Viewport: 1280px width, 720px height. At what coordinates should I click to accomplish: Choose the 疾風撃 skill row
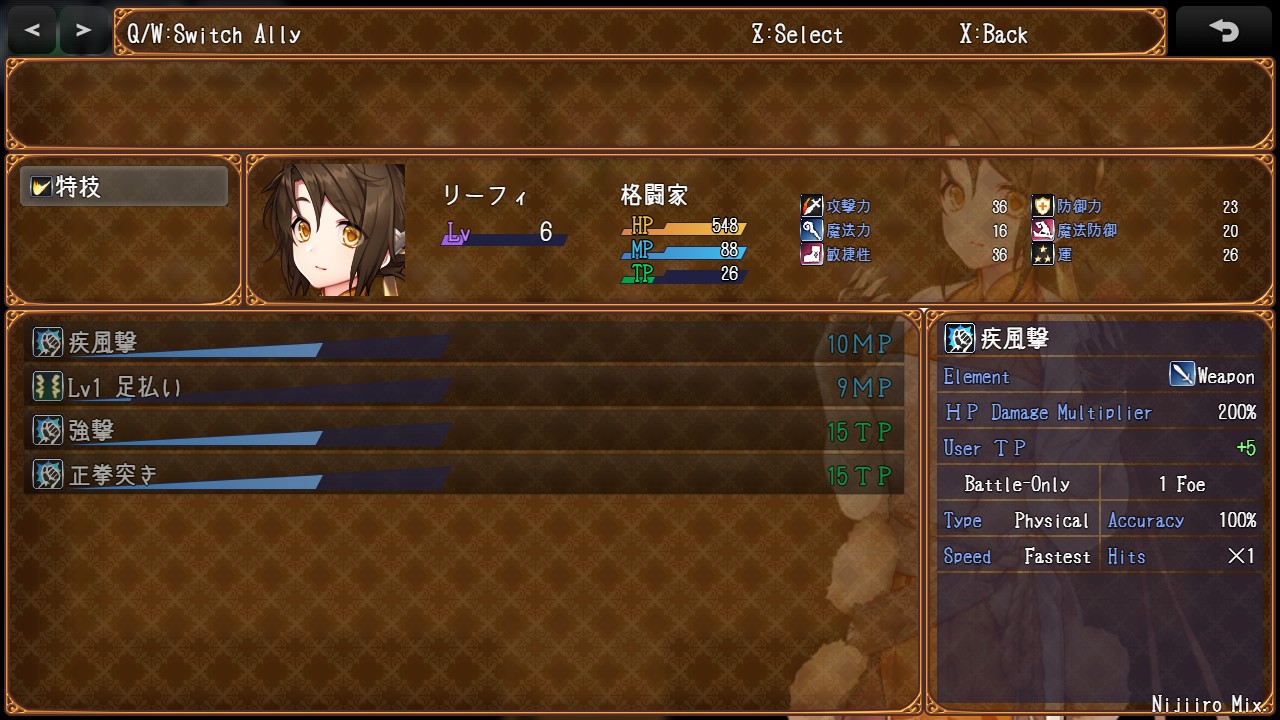464,343
